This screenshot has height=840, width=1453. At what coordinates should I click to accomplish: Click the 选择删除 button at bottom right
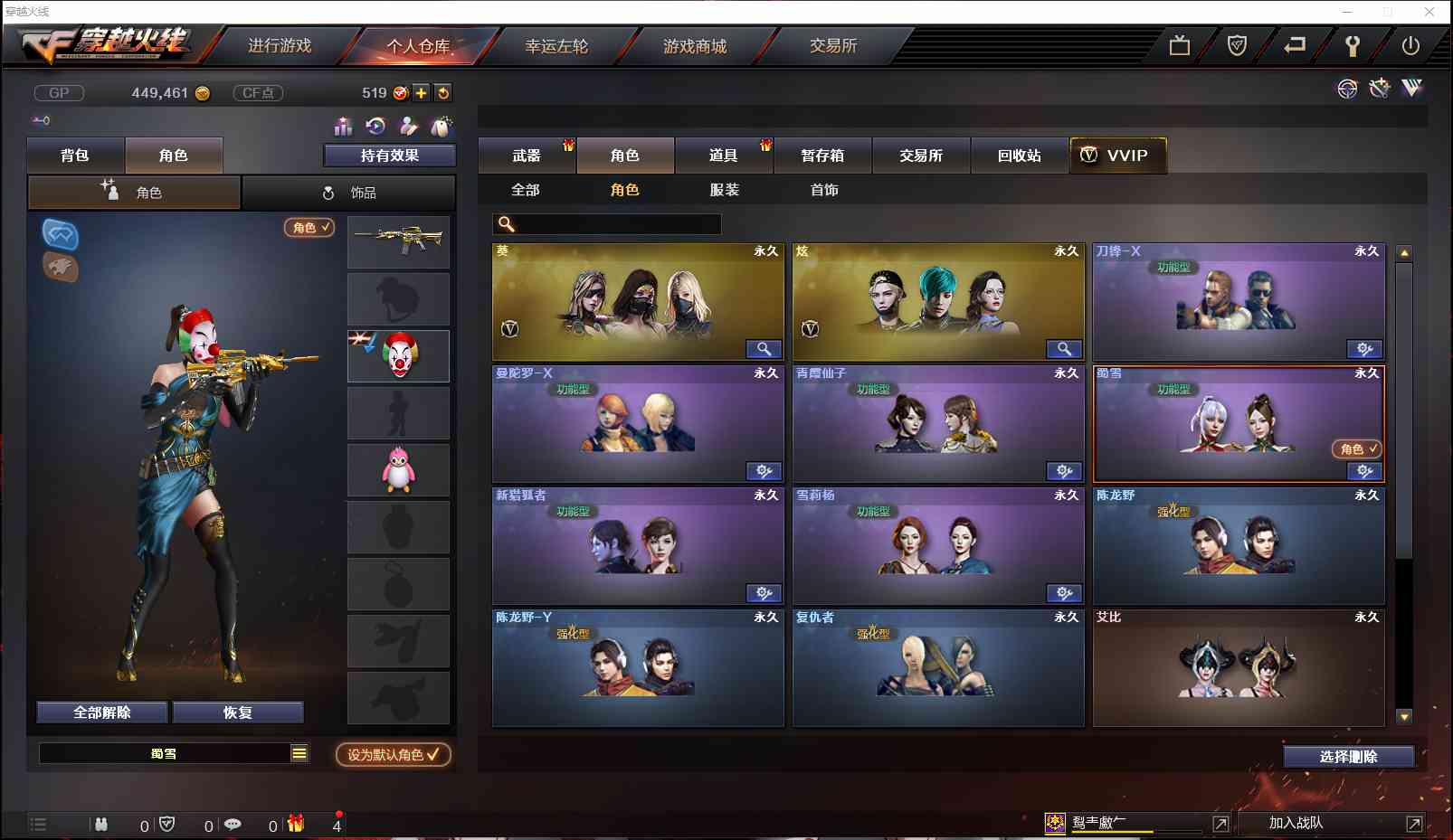click(1347, 756)
